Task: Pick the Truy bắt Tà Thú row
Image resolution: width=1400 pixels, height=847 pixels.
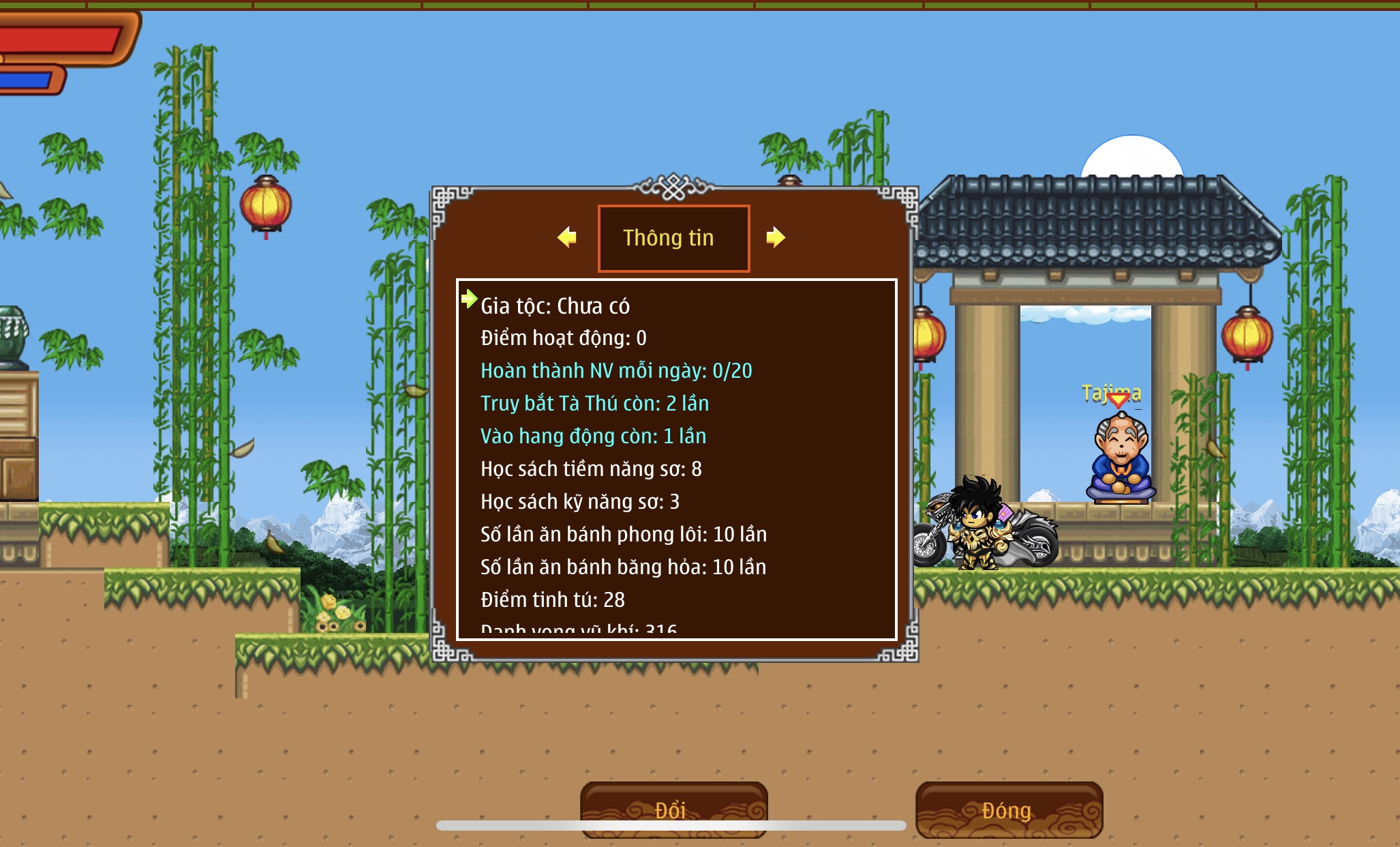Action: [x=594, y=404]
